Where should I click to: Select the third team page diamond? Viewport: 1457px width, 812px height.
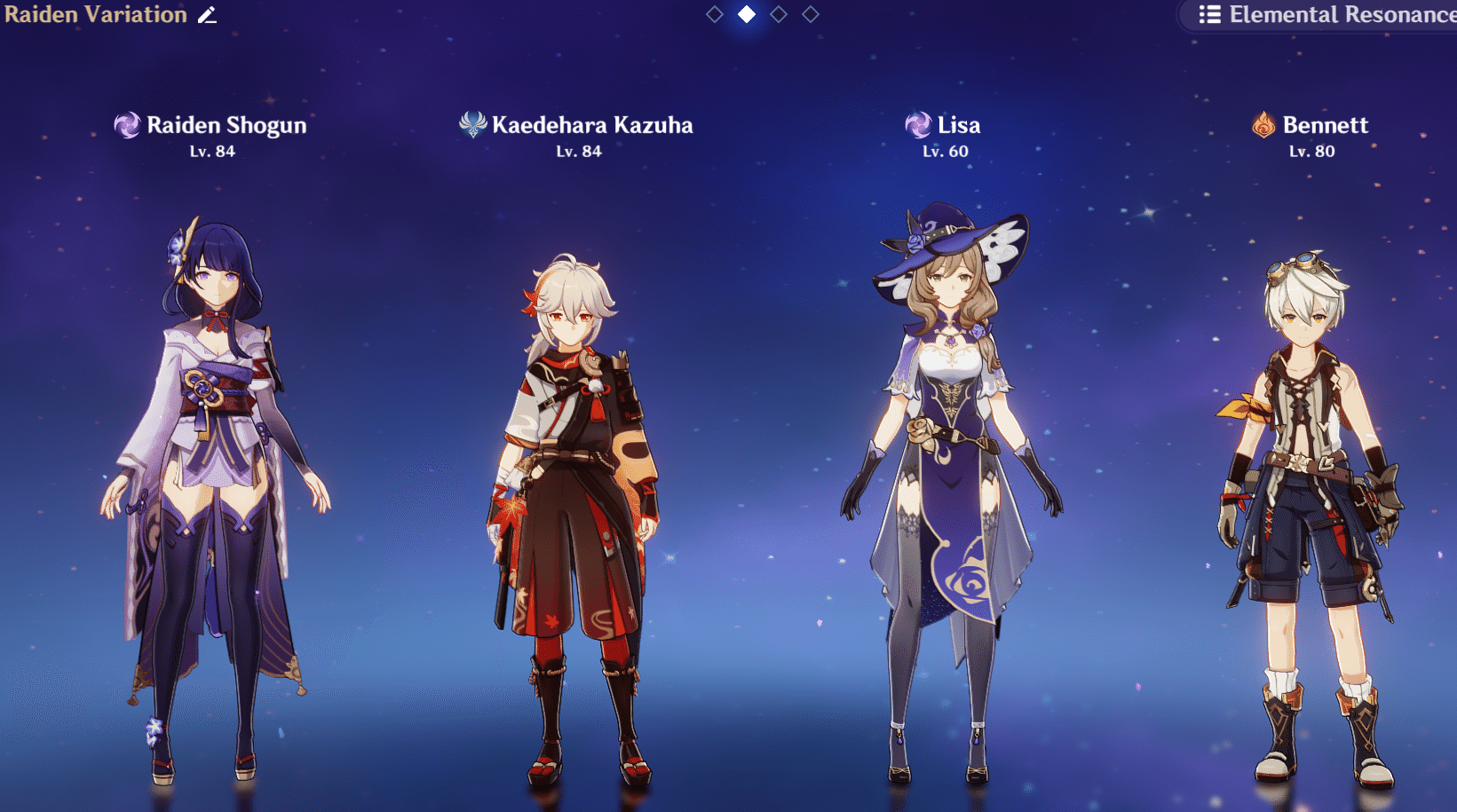(778, 14)
